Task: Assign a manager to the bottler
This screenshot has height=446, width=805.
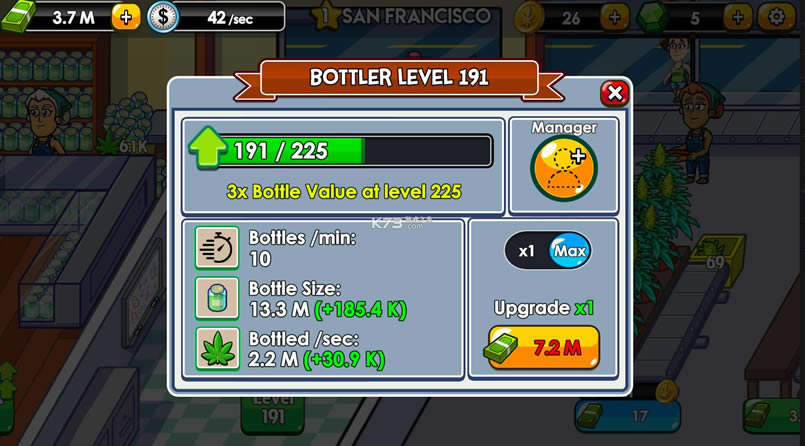Action: (564, 167)
